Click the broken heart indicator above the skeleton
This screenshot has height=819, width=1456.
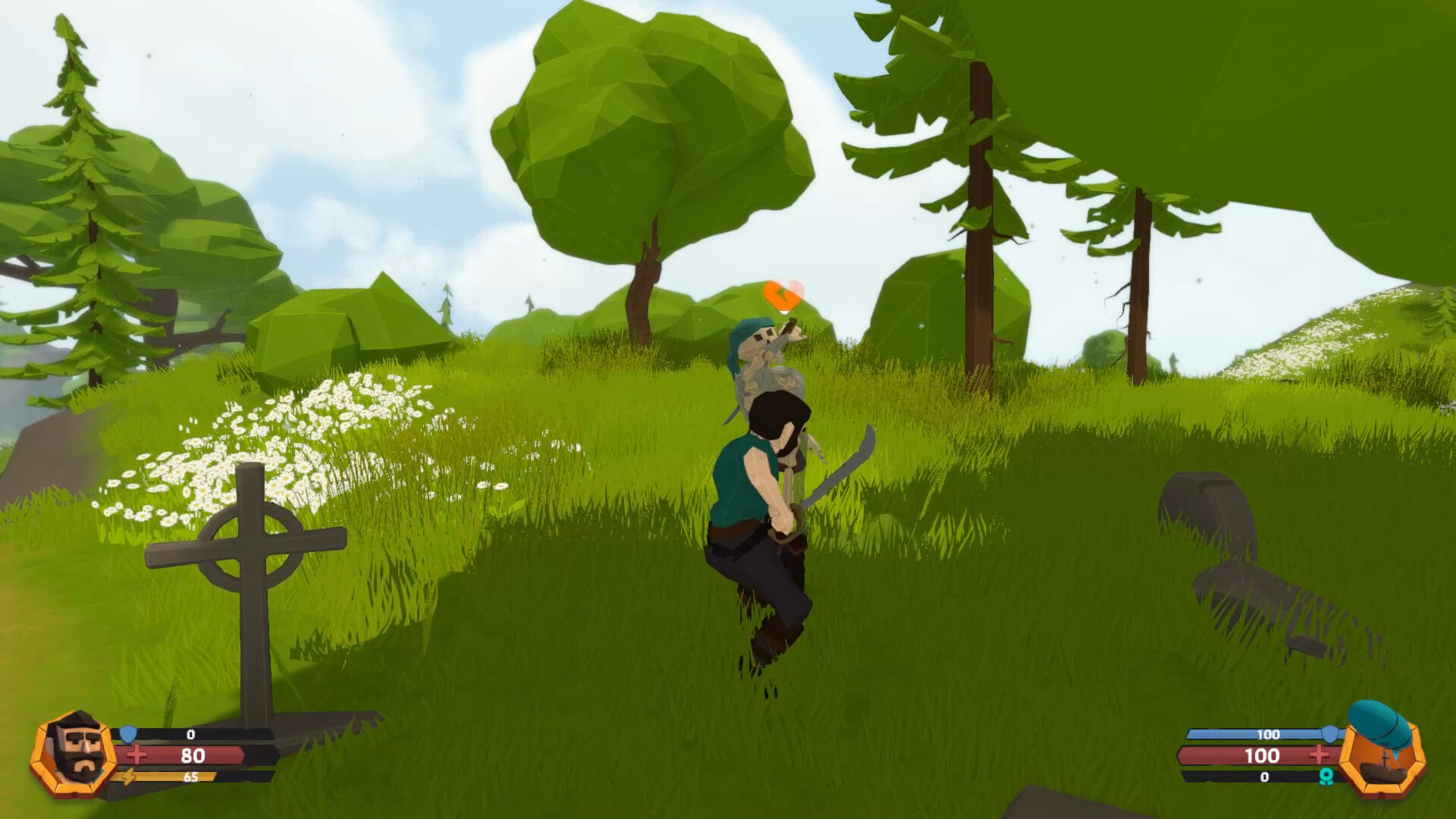click(783, 292)
